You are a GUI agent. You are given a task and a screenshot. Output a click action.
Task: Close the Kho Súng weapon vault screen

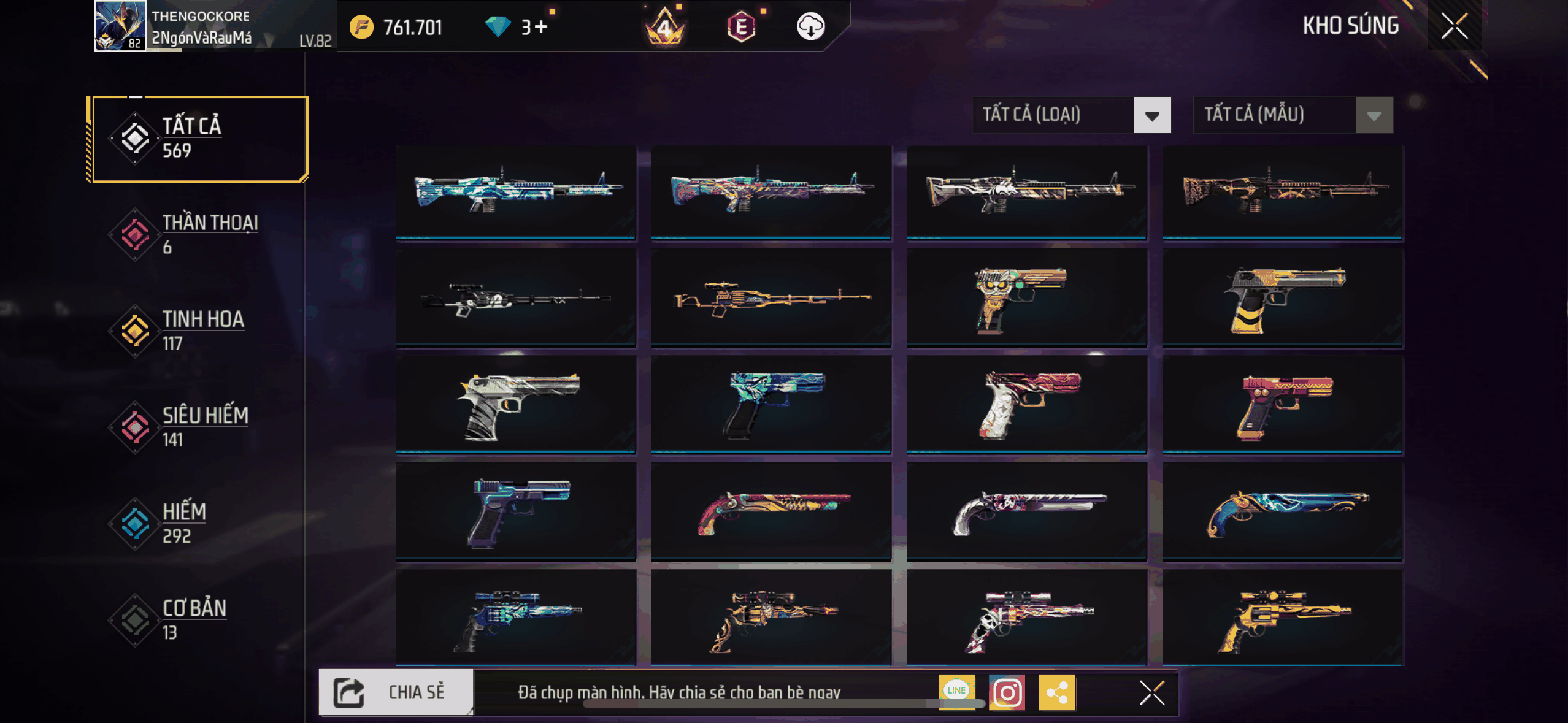pyautogui.click(x=1454, y=26)
